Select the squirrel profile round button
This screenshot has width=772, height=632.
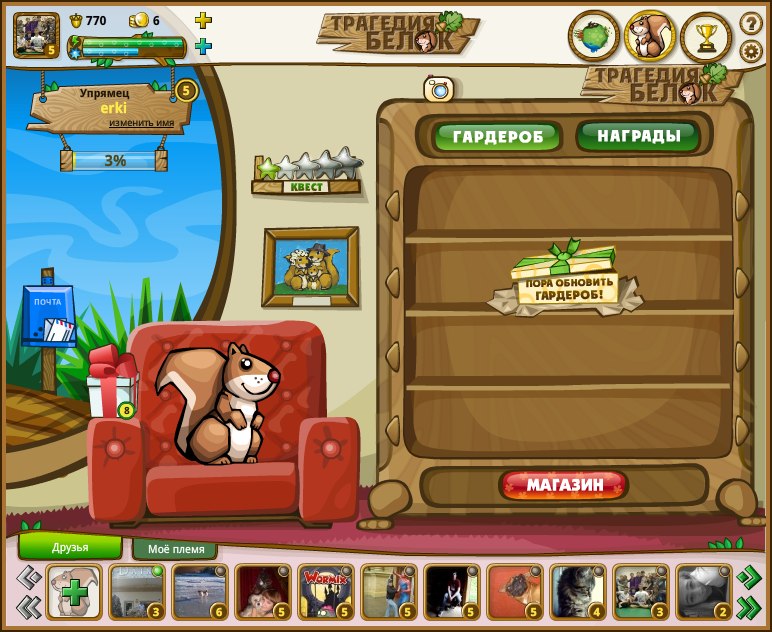(650, 37)
